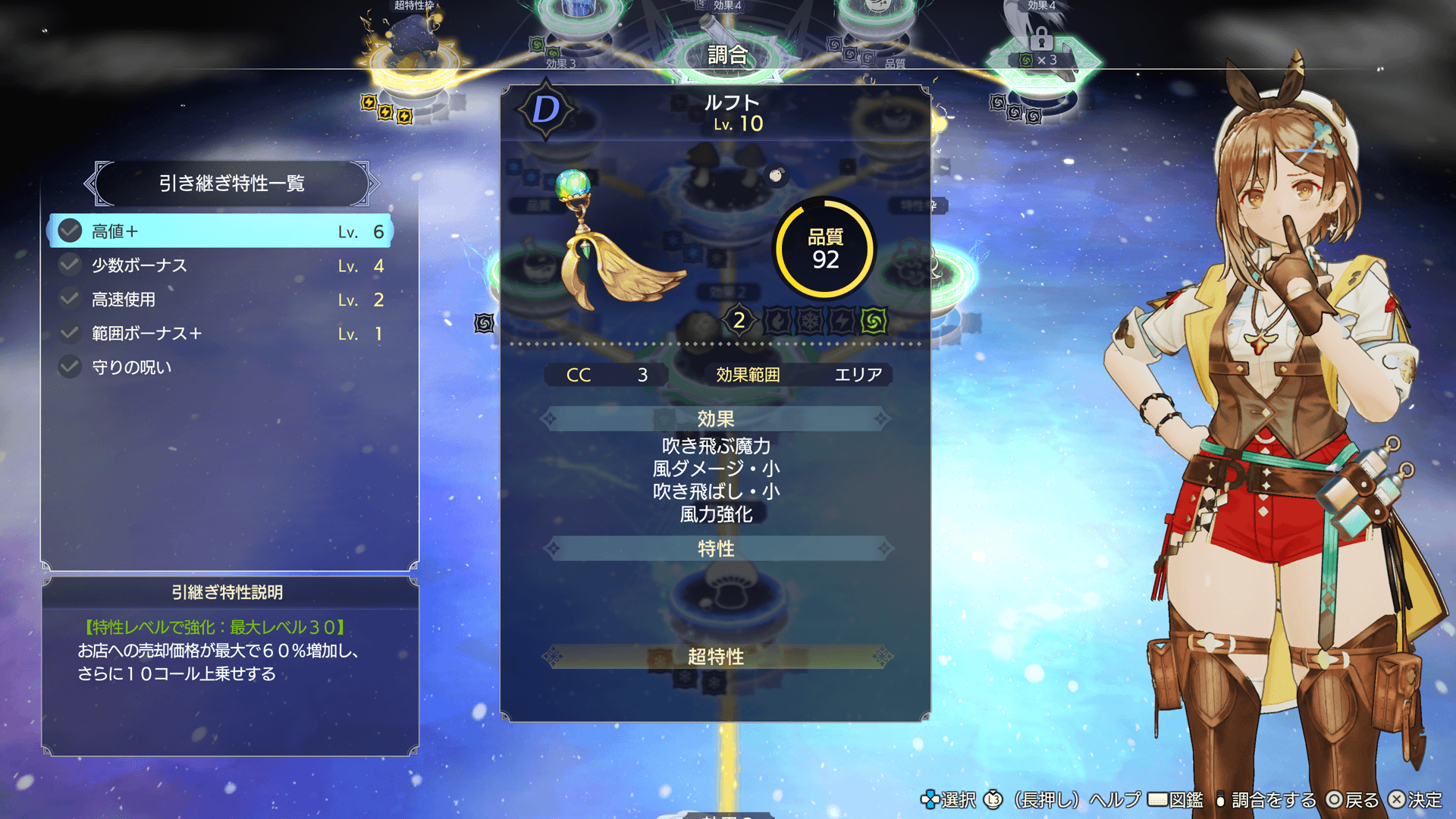Select the green wind element icon
The height and width of the screenshot is (819, 1456).
(874, 321)
